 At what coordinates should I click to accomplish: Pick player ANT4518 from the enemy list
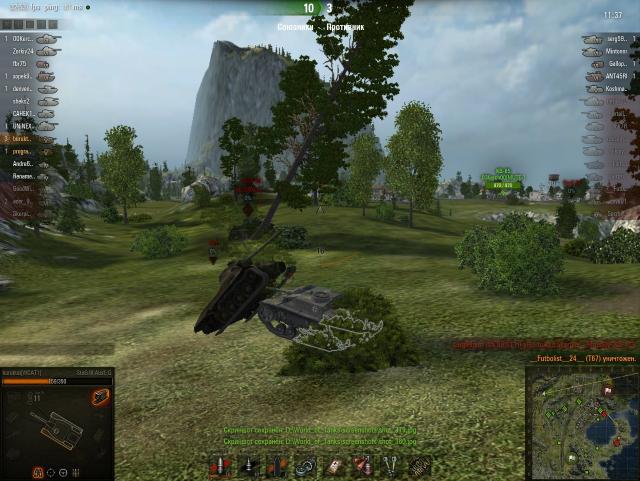[617, 76]
